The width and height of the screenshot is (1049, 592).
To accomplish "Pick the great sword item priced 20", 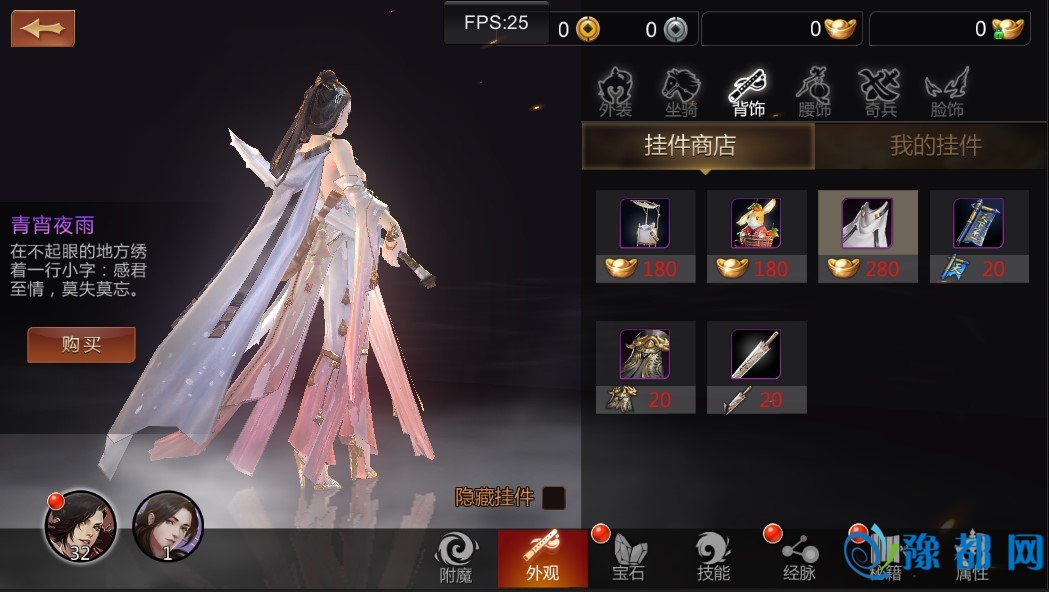I will tap(756, 366).
